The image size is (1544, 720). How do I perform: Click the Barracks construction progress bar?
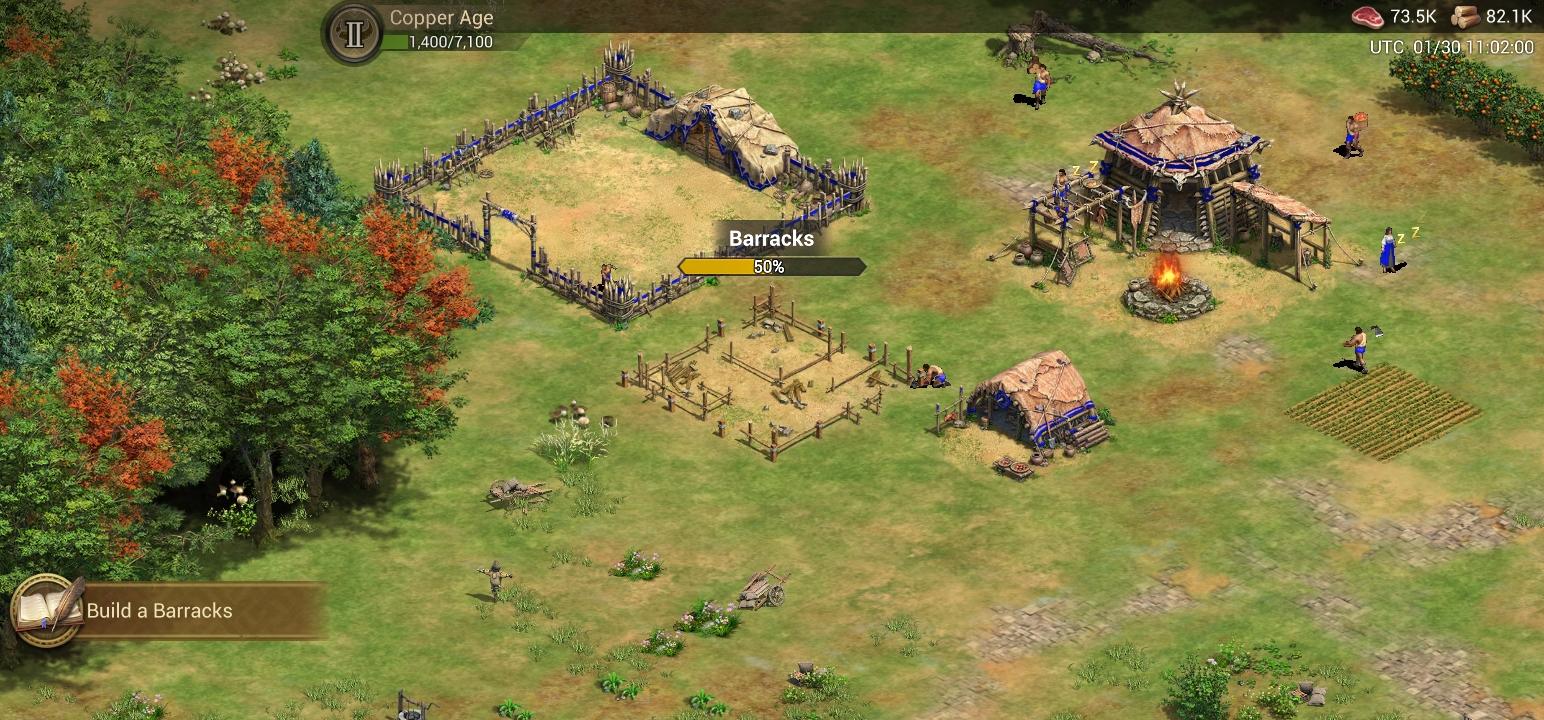pyautogui.click(x=772, y=266)
